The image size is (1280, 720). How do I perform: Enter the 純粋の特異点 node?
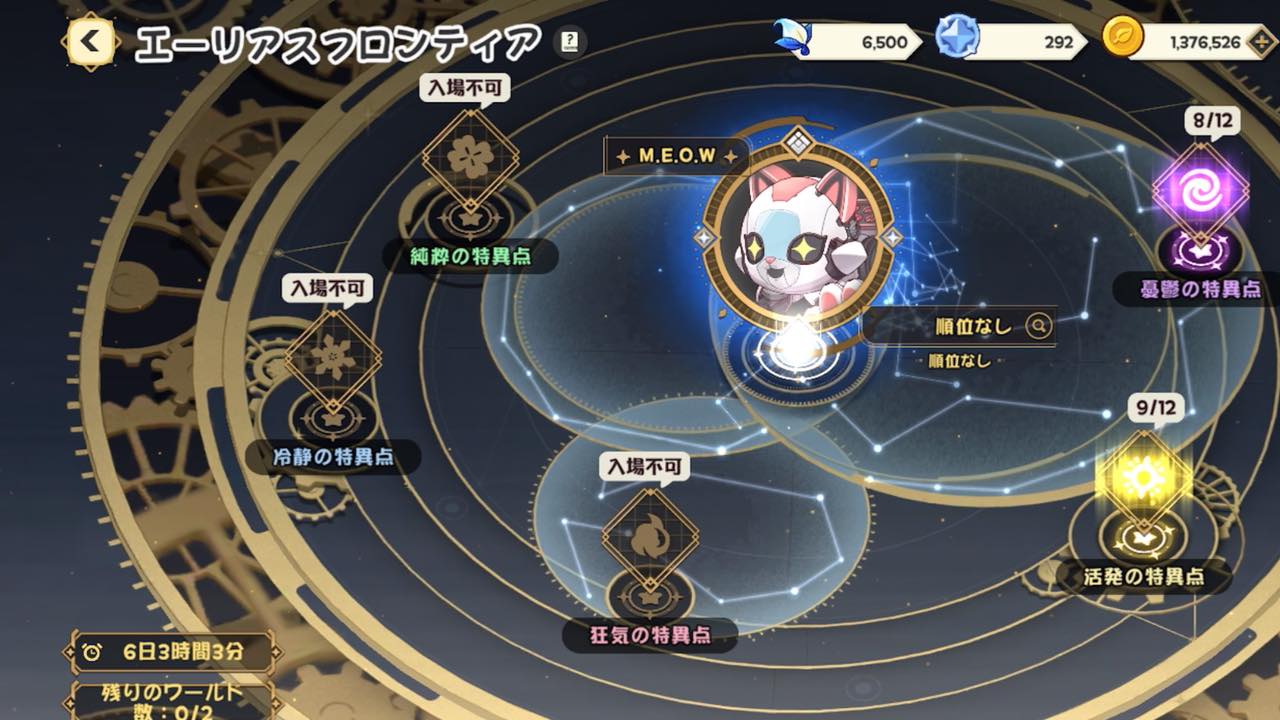coord(470,158)
